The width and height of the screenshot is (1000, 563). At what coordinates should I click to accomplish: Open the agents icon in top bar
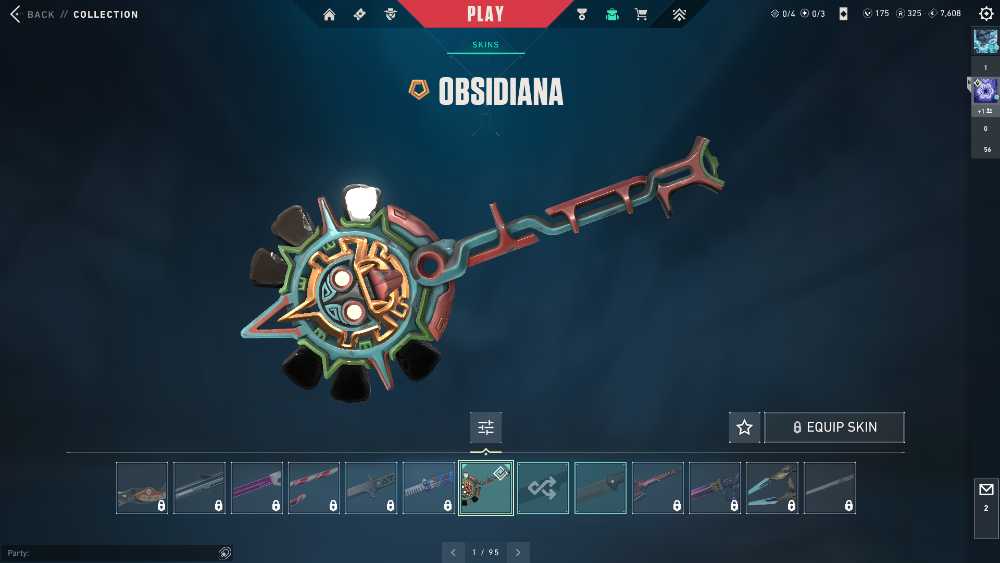coord(390,15)
